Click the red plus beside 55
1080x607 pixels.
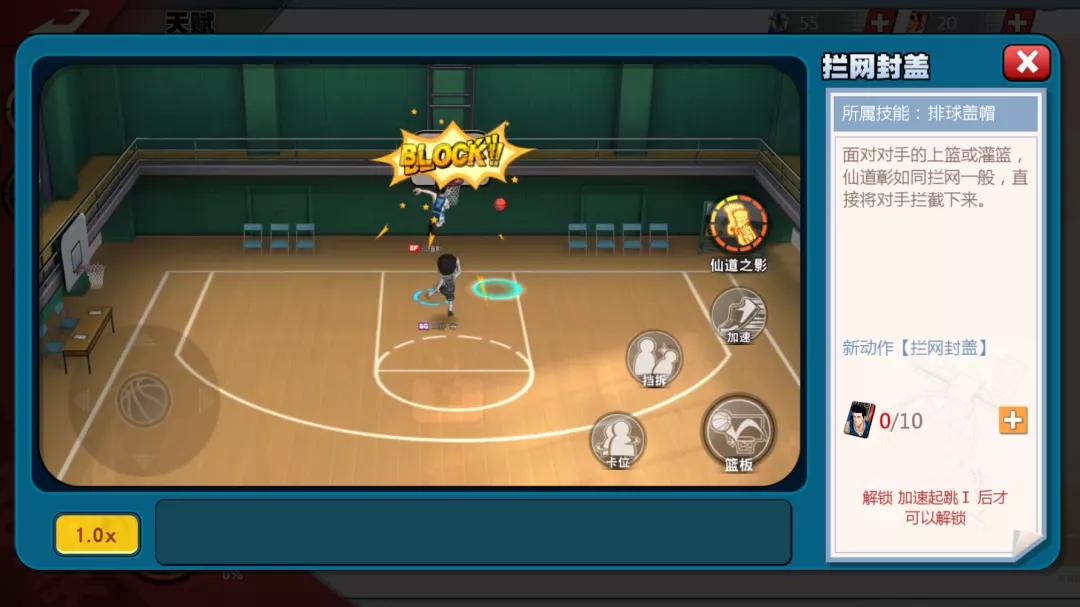tap(880, 22)
